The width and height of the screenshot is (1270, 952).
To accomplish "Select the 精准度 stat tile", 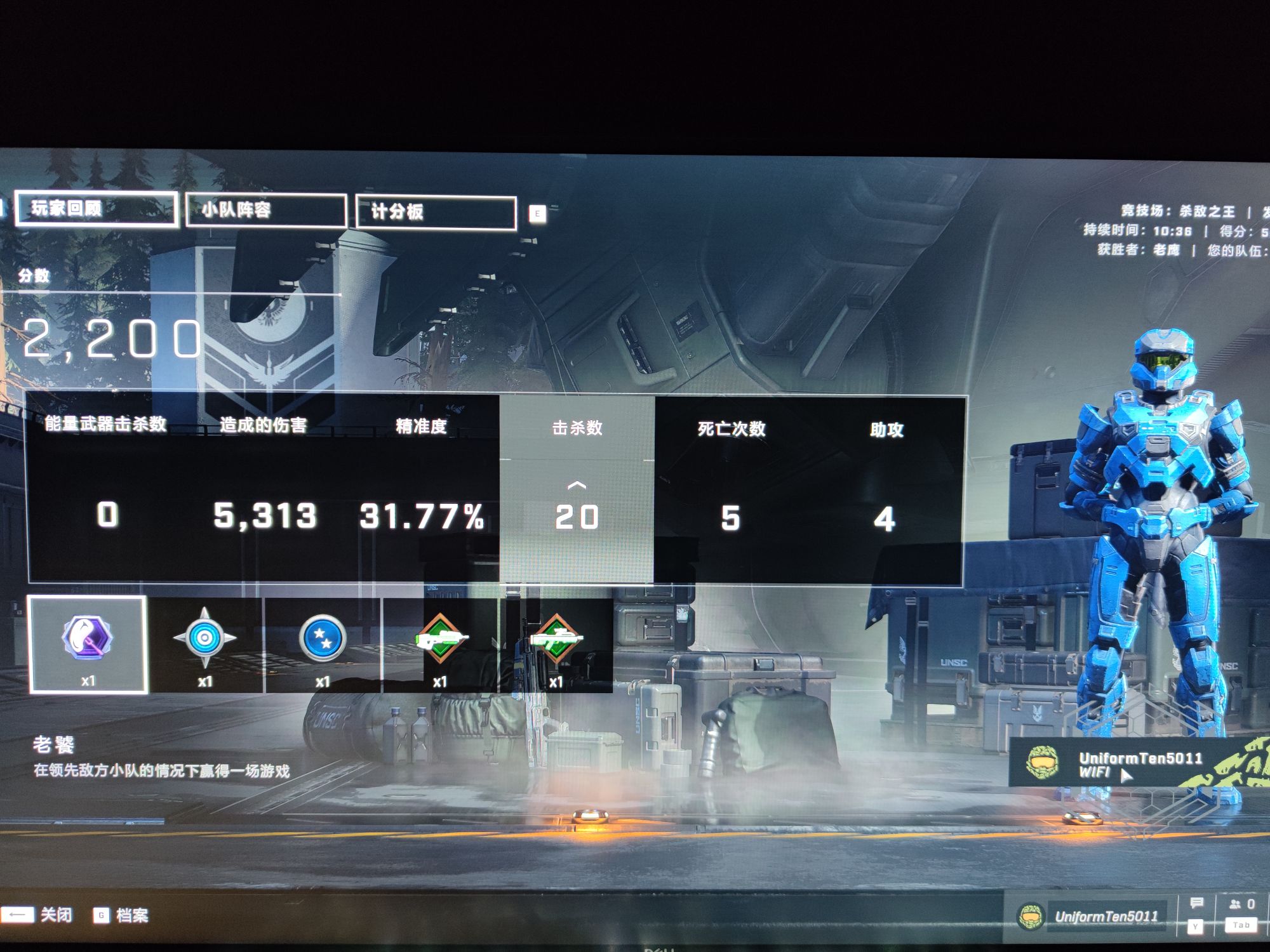I will 421,489.
